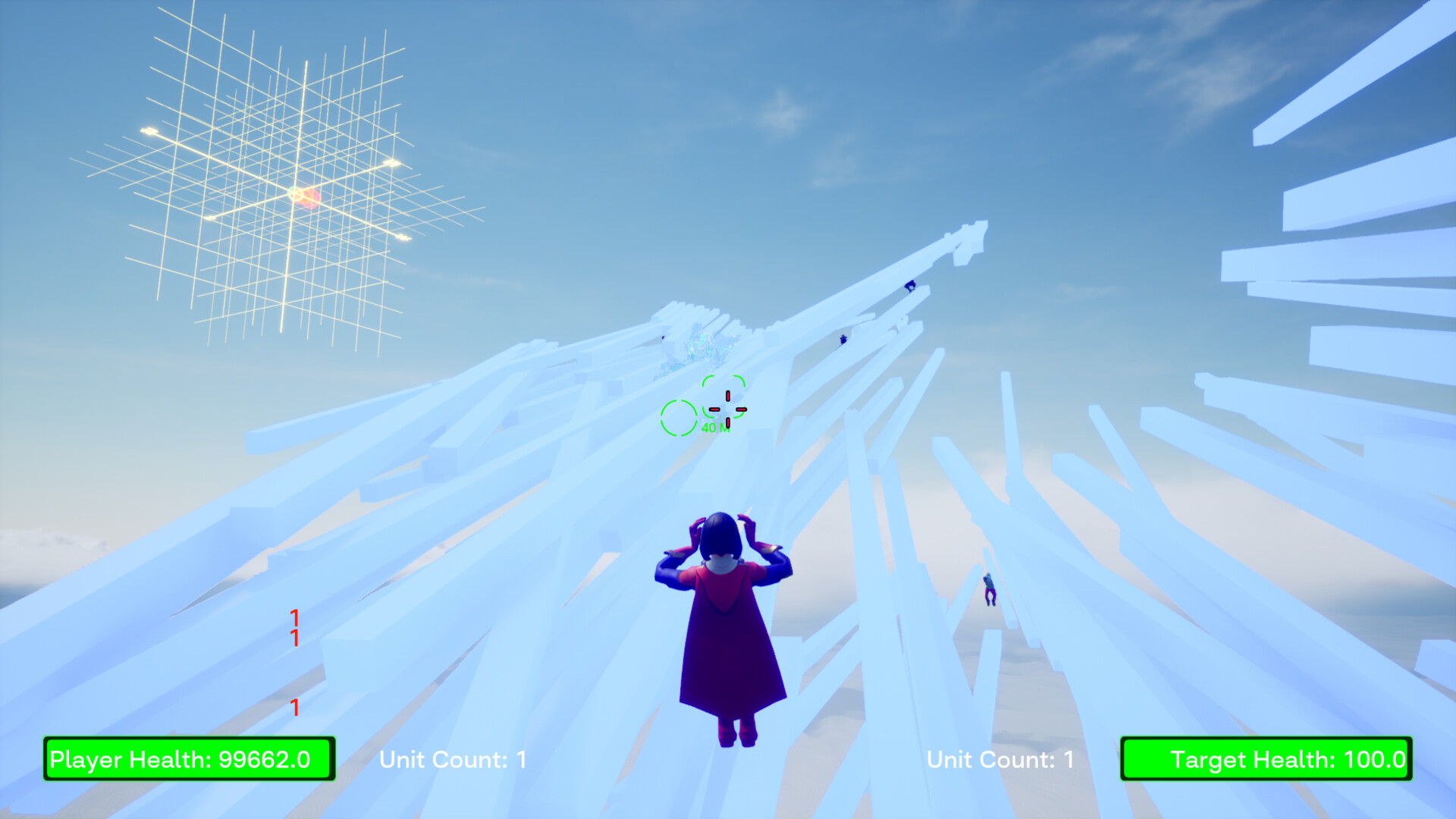Click the central targeting crosshair reticle
Image resolution: width=1456 pixels, height=819 pixels.
(727, 409)
